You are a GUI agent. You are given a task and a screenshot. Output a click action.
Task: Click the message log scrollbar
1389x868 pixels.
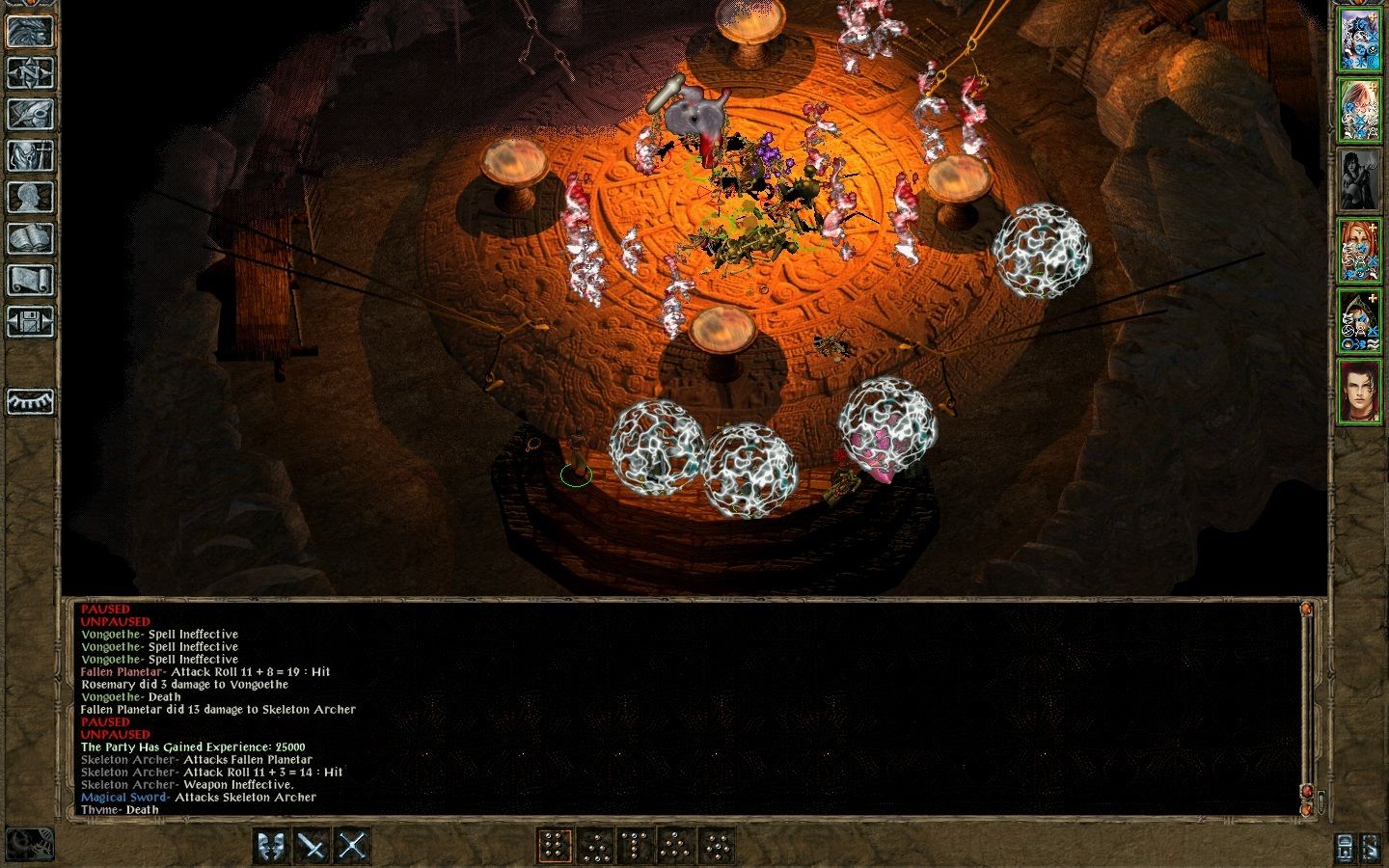[x=1307, y=704]
